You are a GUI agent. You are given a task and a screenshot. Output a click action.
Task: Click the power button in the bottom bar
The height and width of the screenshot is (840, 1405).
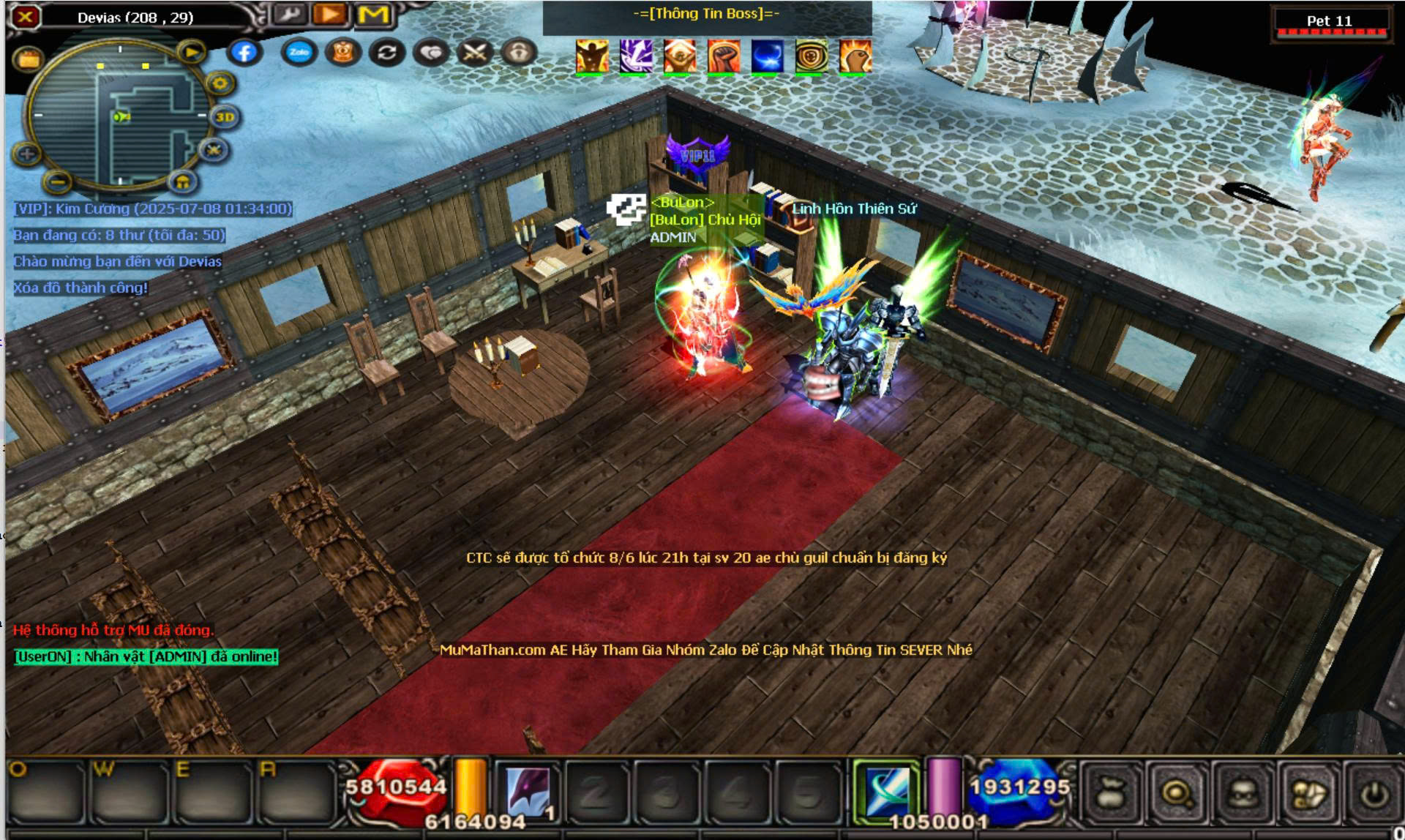point(1374,793)
